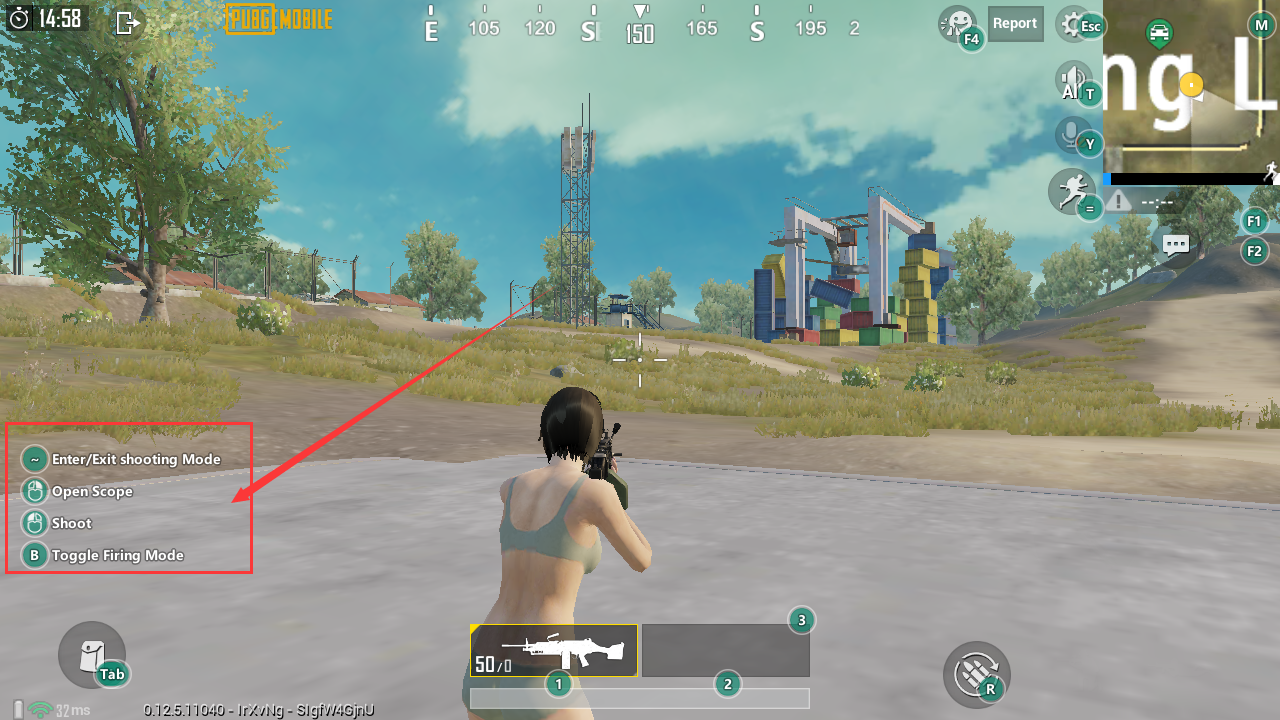
Task: Toggle the speaker audio icon
Action: pos(1073,80)
